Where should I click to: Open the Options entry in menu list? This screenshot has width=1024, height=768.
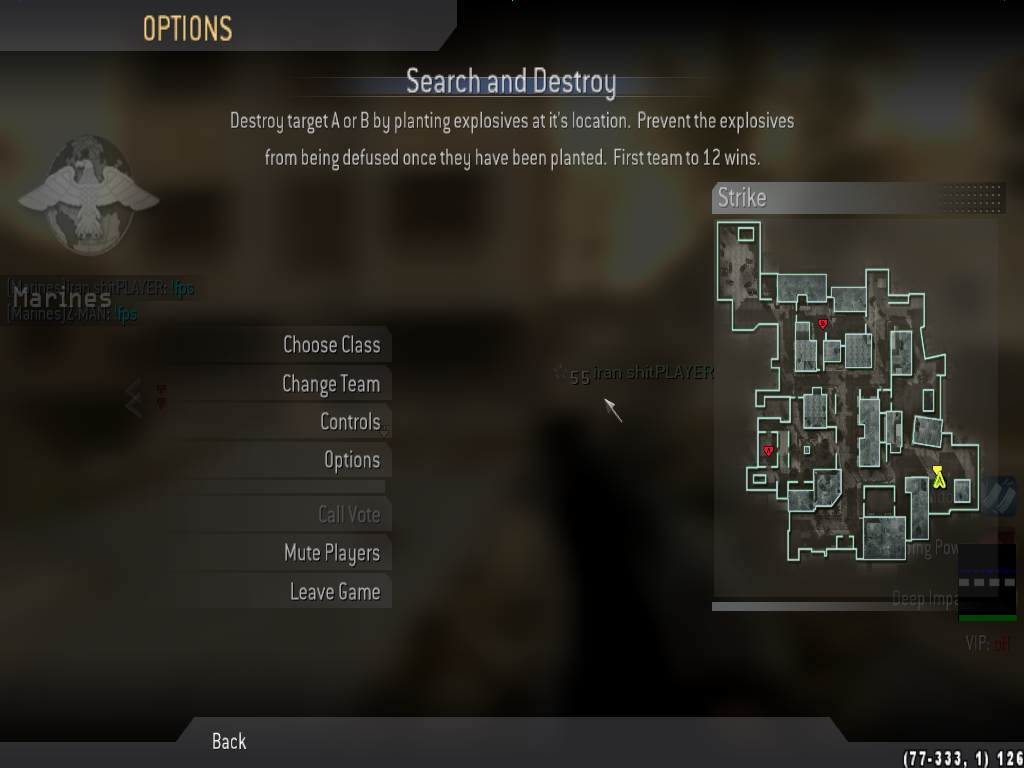click(351, 460)
